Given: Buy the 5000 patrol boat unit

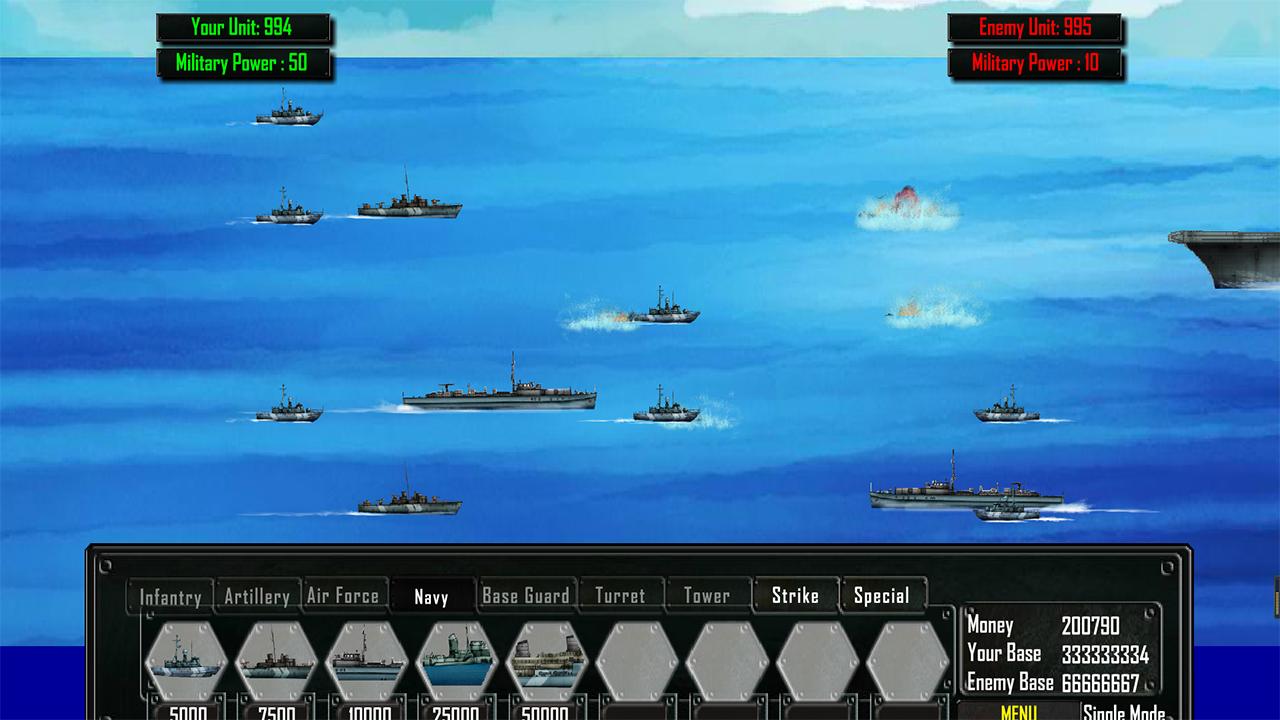Looking at the screenshot, I should click(x=187, y=661).
